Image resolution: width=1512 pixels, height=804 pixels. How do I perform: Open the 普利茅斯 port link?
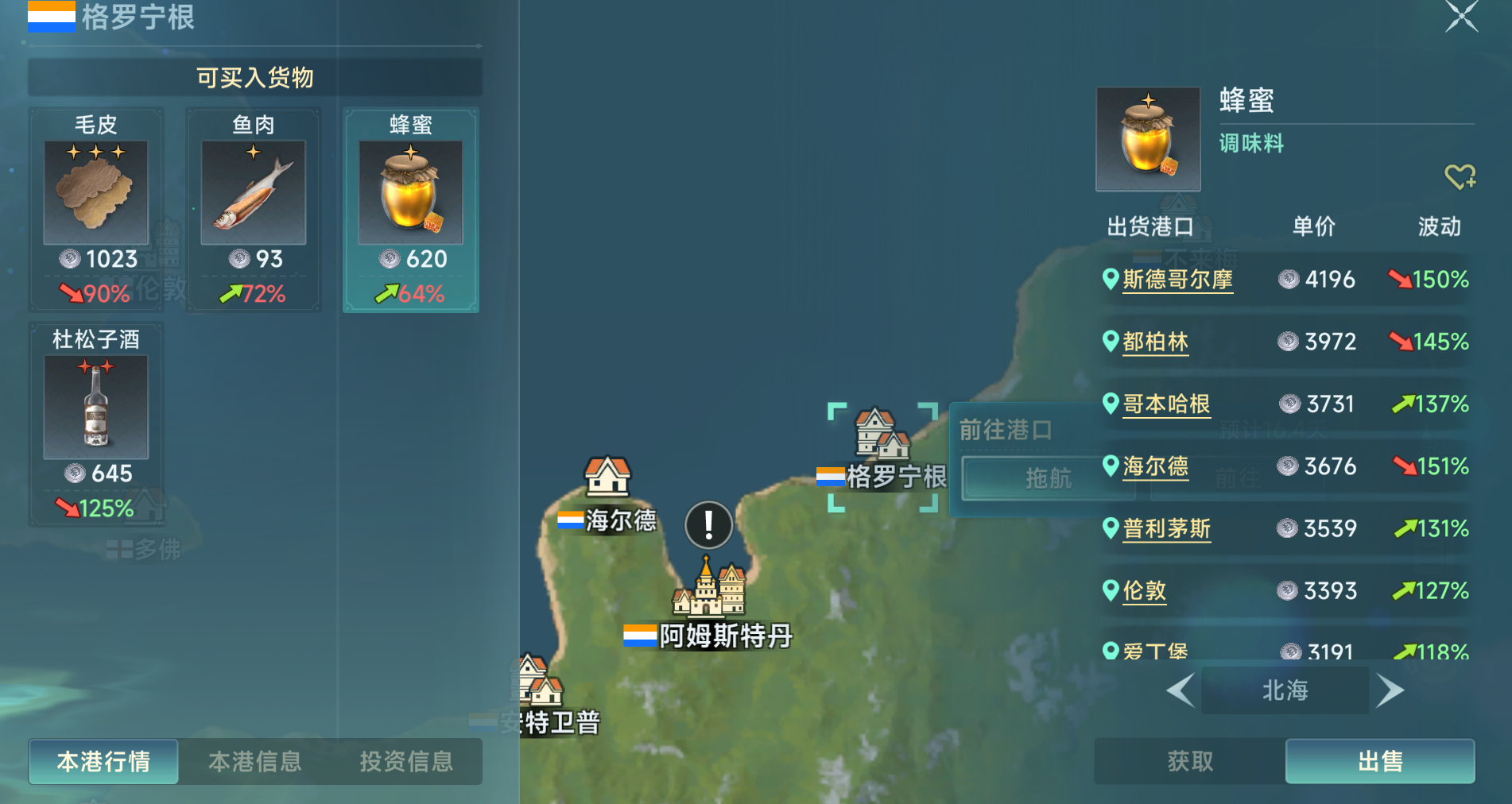click(x=1166, y=528)
